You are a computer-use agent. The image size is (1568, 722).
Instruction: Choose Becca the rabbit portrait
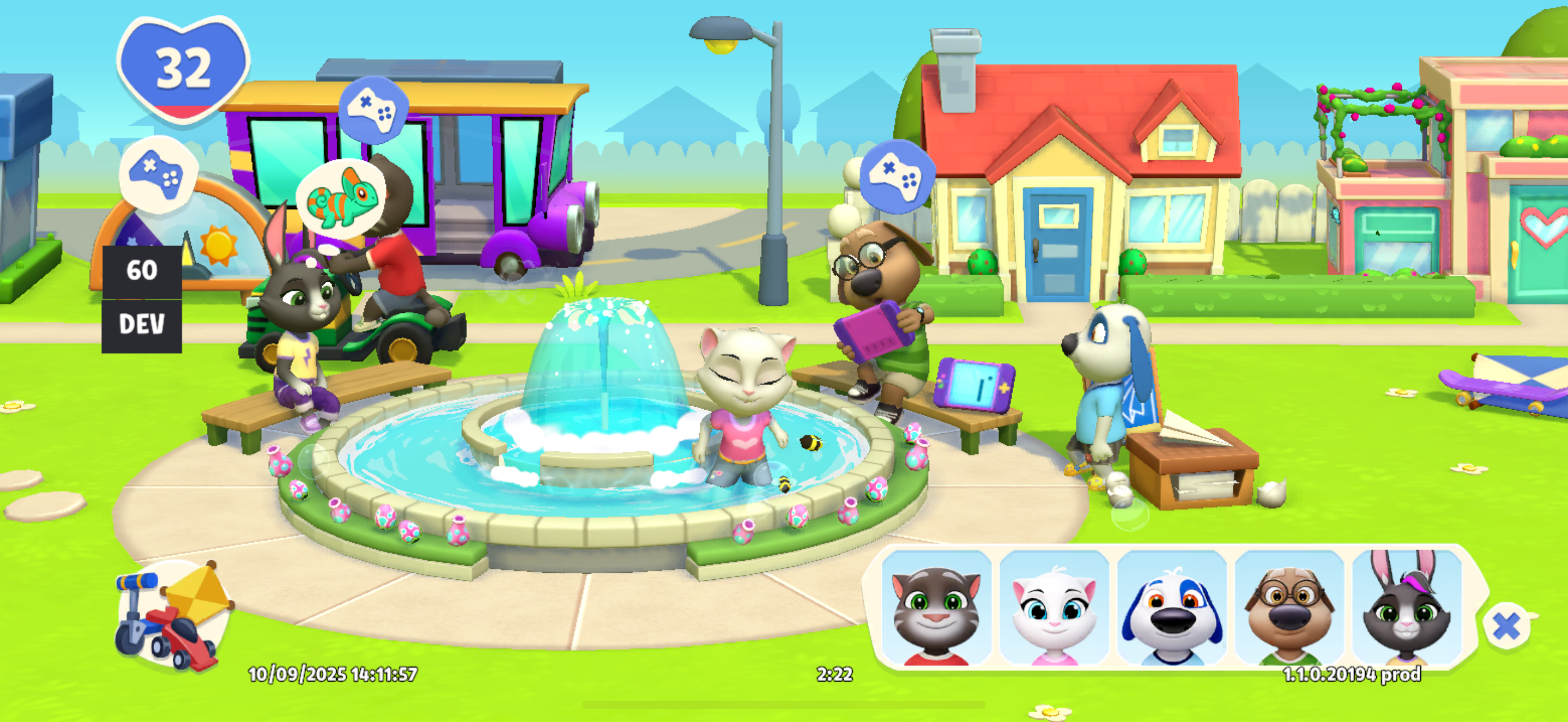click(1407, 609)
